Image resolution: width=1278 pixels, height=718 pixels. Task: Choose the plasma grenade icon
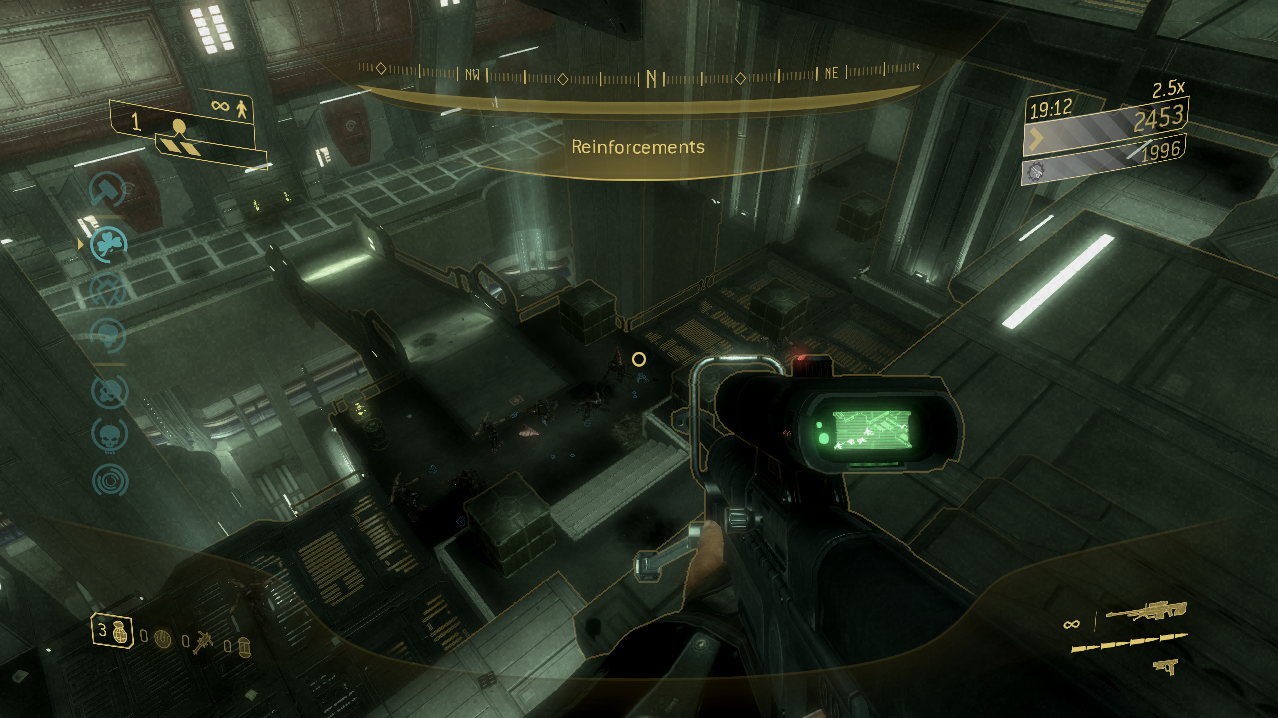[x=163, y=638]
